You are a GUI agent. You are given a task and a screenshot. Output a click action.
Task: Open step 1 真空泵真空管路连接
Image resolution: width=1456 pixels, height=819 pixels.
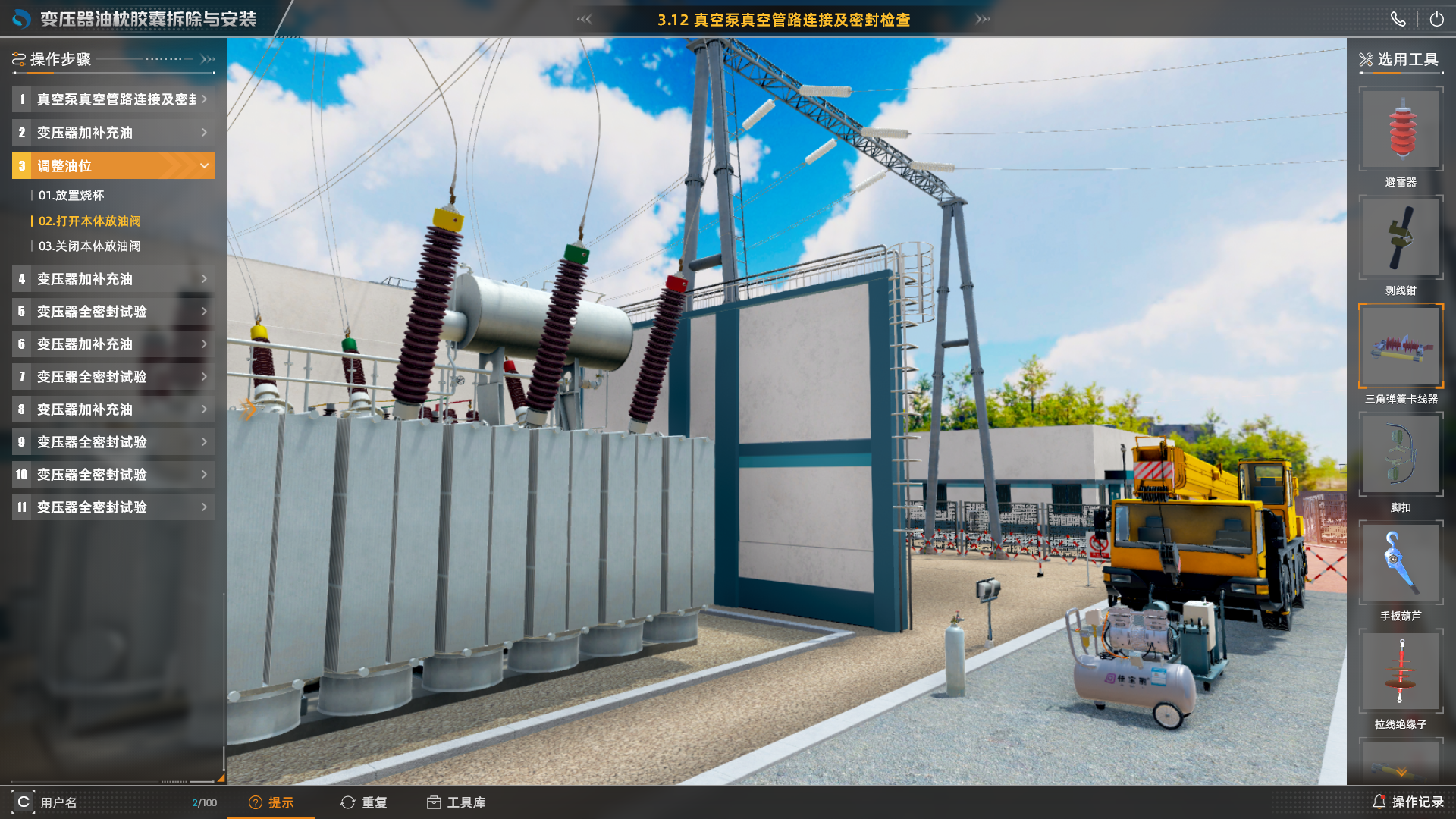point(114,99)
